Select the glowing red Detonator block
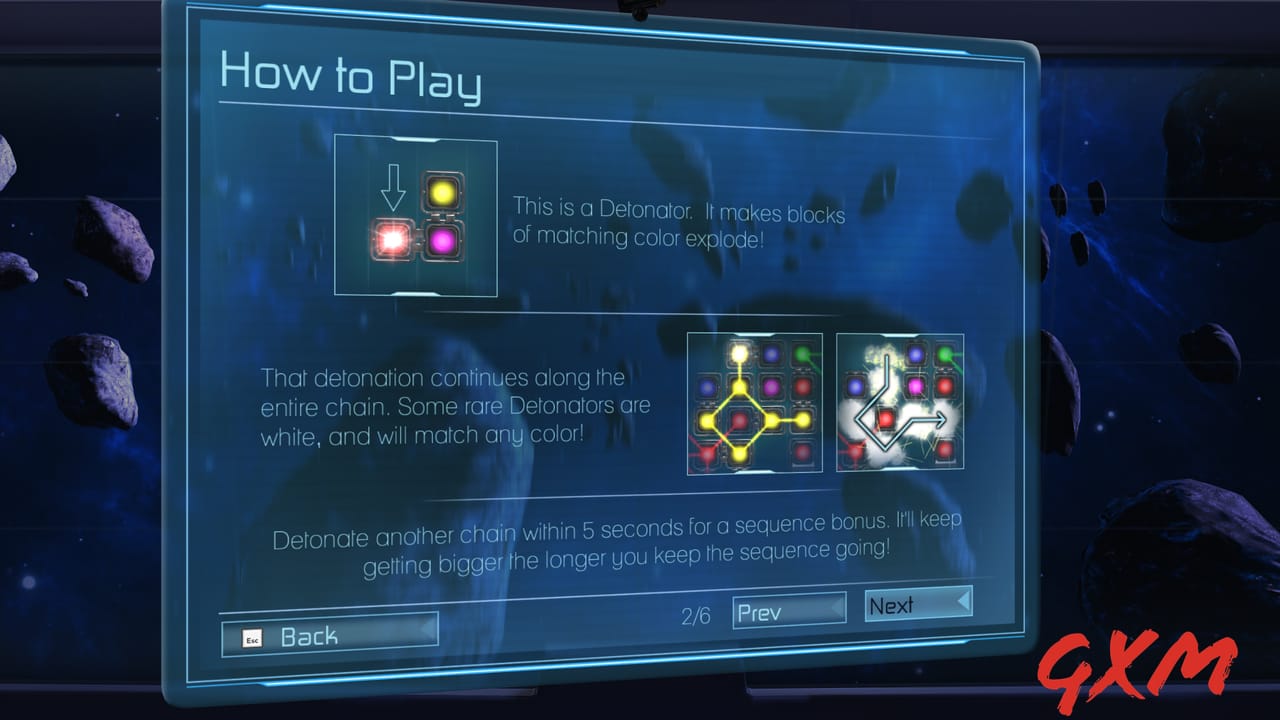 click(x=393, y=238)
